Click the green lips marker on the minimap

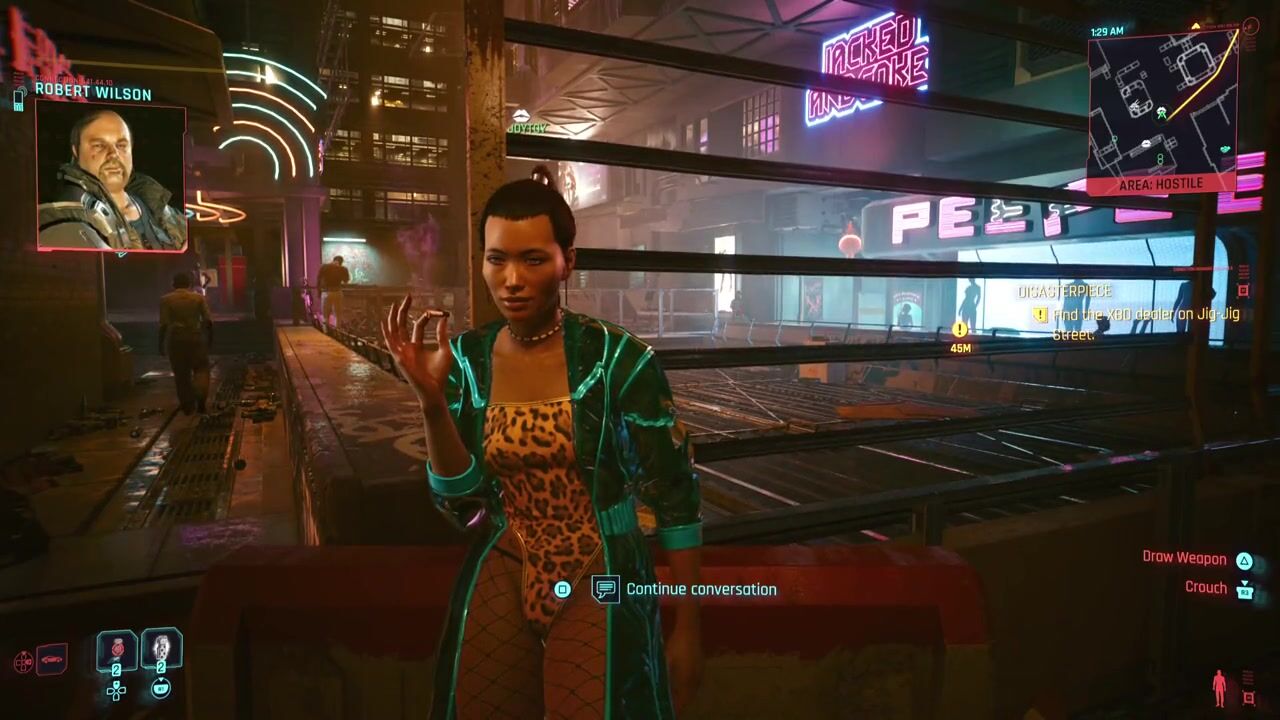(x=1226, y=148)
